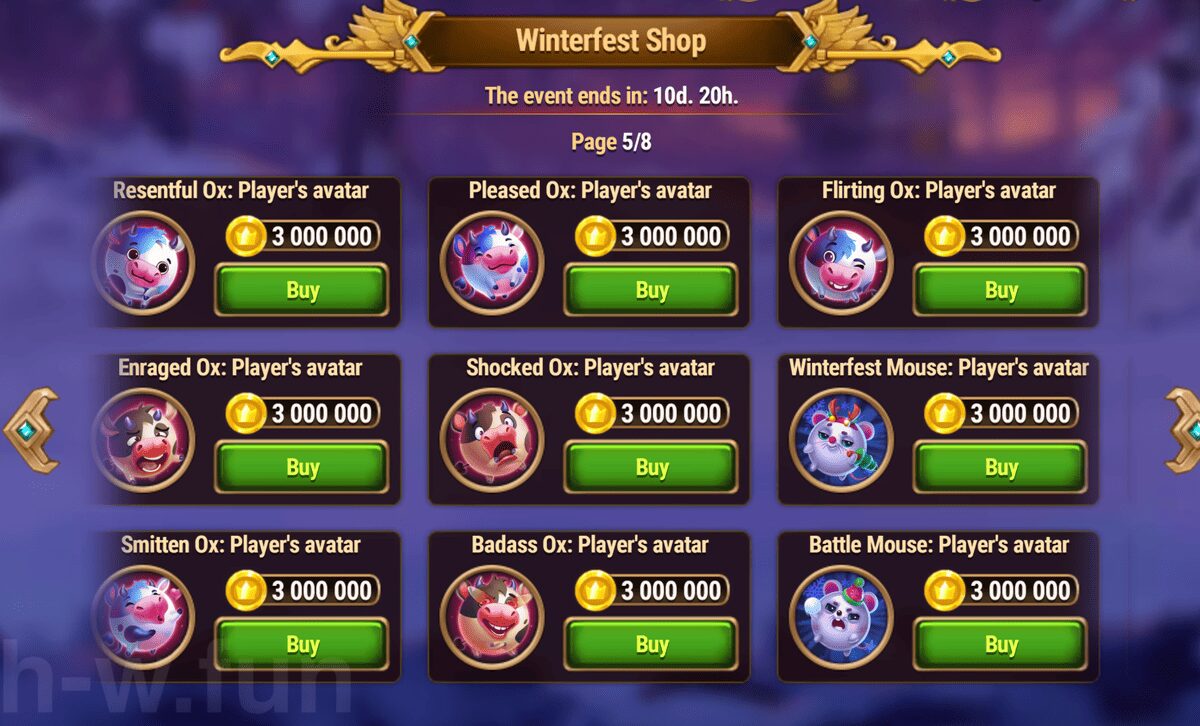View the Battle Mouse avatar portrait
1200x726 pixels.
[841, 617]
